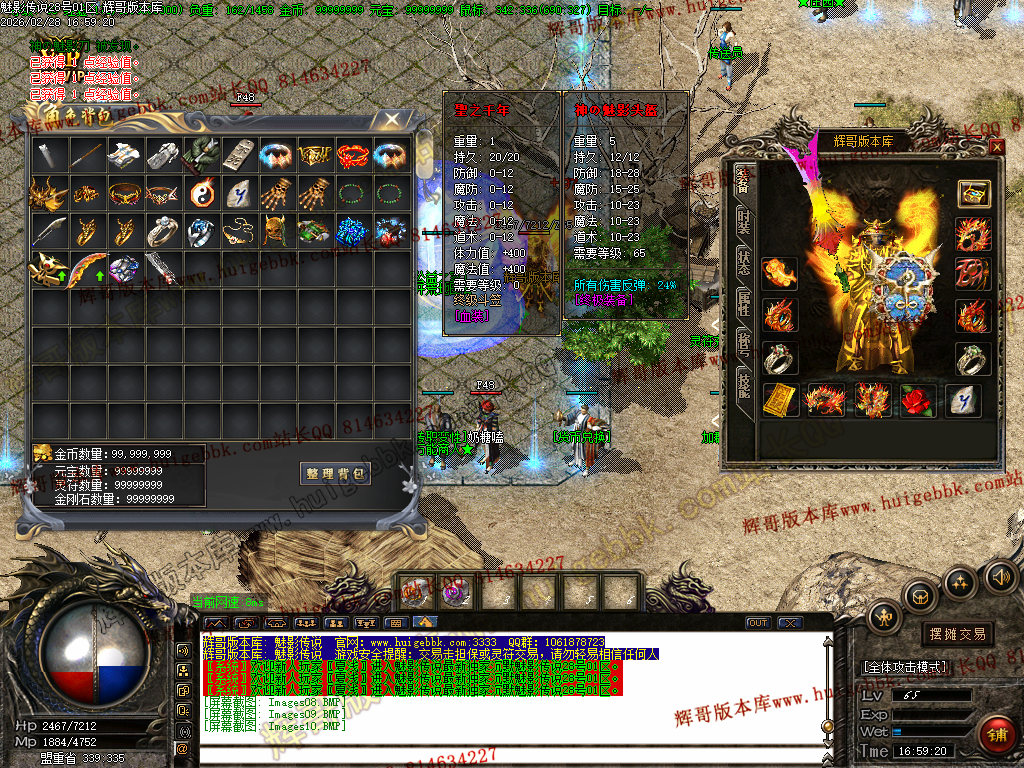Click the 整理背包 sort backpack button
Viewport: 1024px width, 768px height.
(x=335, y=473)
